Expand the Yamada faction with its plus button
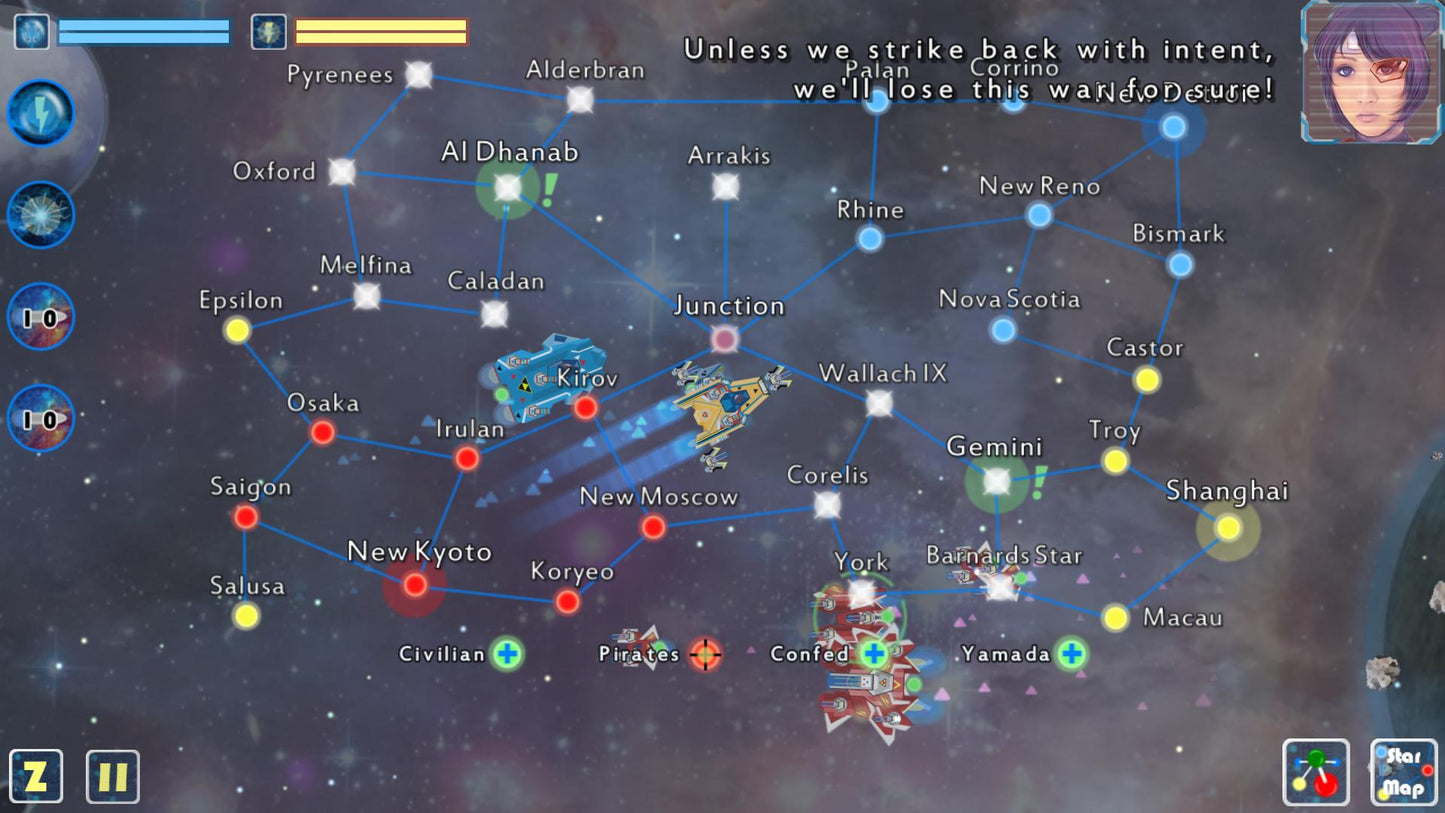 tap(1072, 655)
